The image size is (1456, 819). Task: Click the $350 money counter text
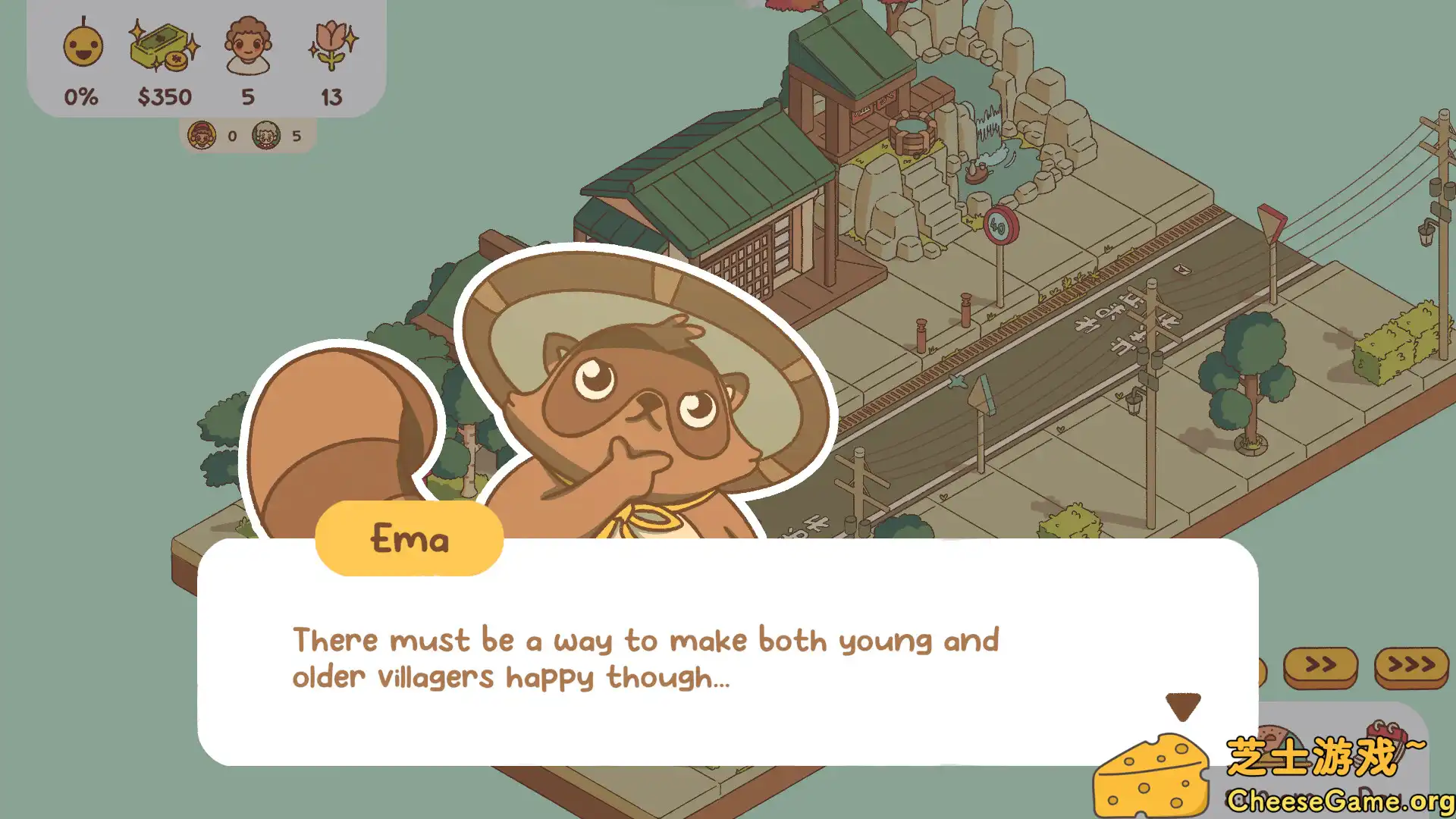click(x=165, y=96)
